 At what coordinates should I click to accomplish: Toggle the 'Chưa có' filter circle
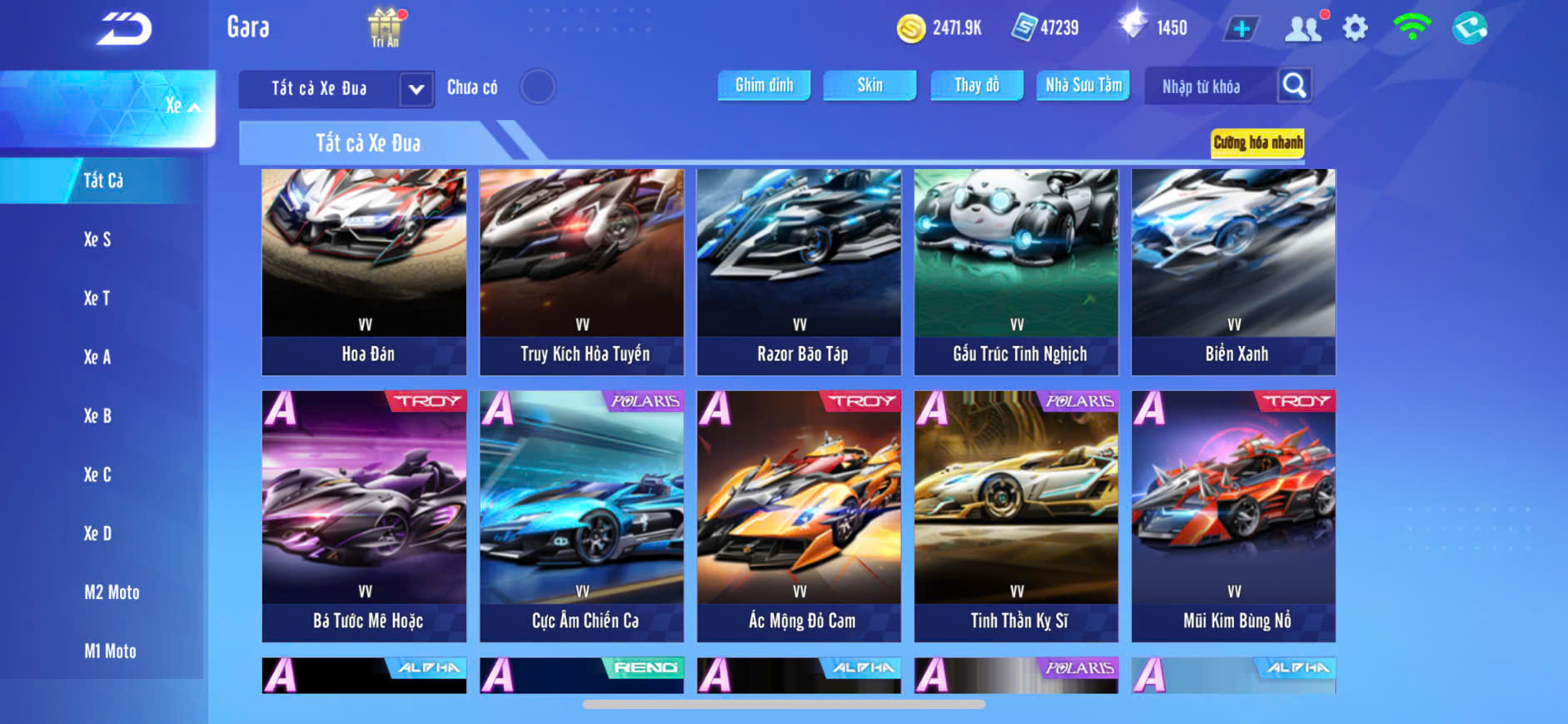pos(538,87)
